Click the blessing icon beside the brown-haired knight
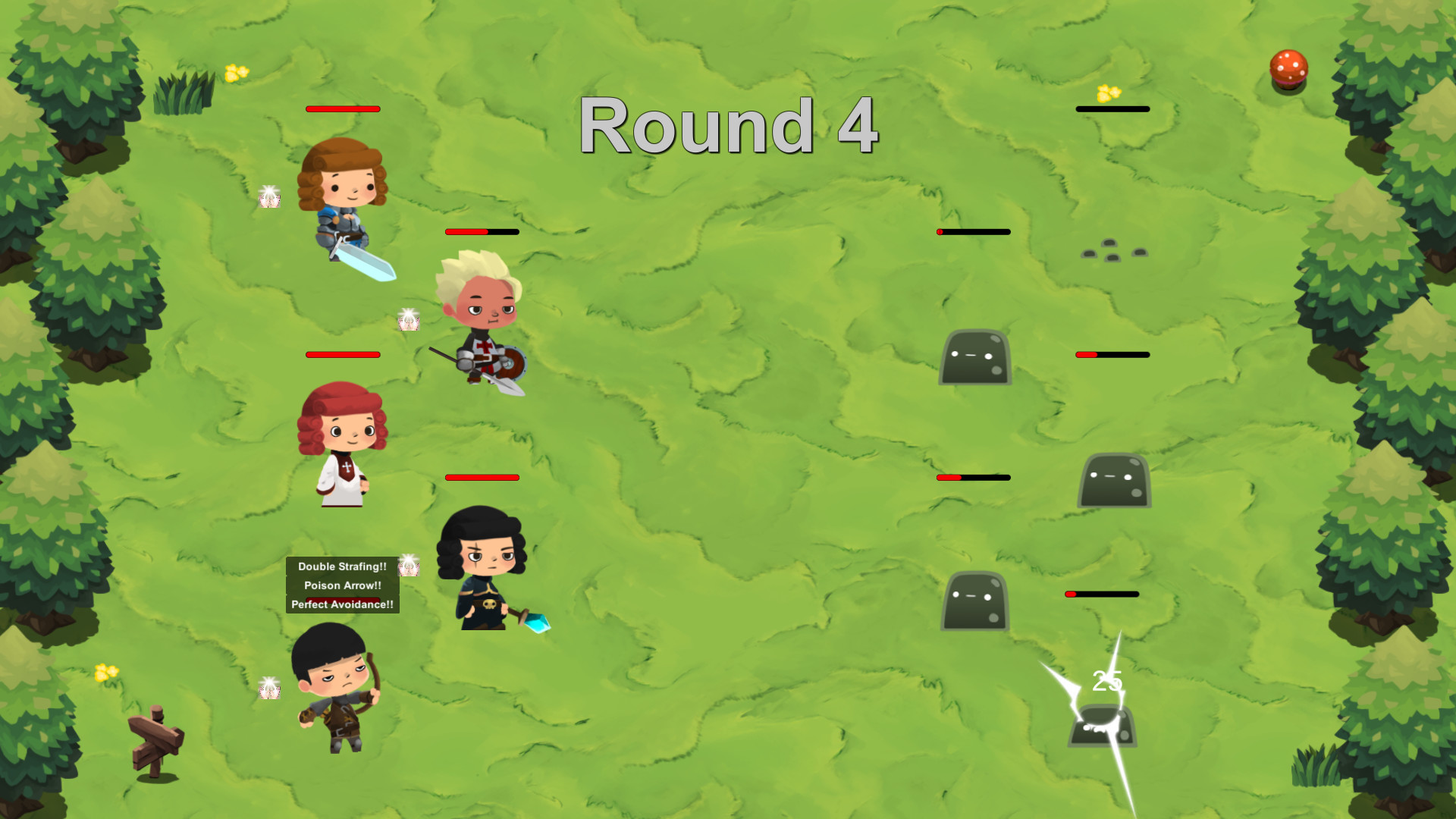1456x819 pixels. point(269,197)
